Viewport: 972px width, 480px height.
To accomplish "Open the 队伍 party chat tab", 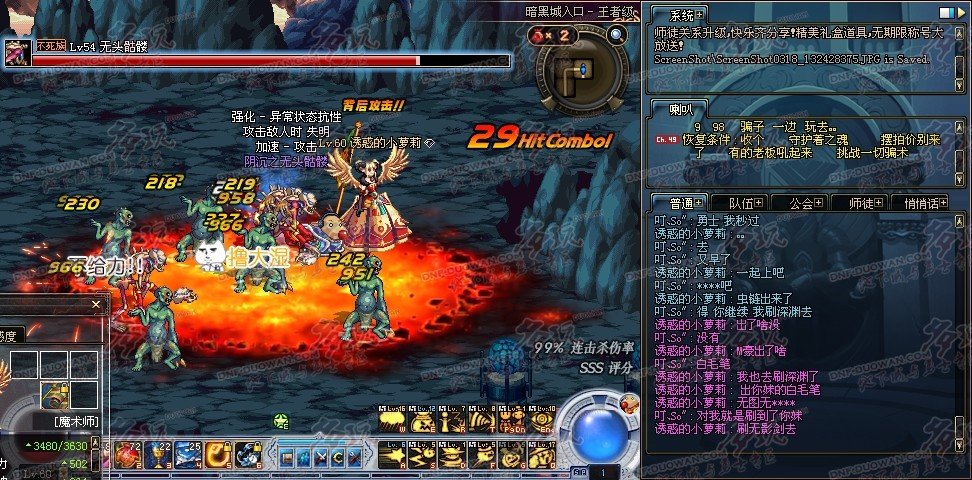I will tap(742, 202).
